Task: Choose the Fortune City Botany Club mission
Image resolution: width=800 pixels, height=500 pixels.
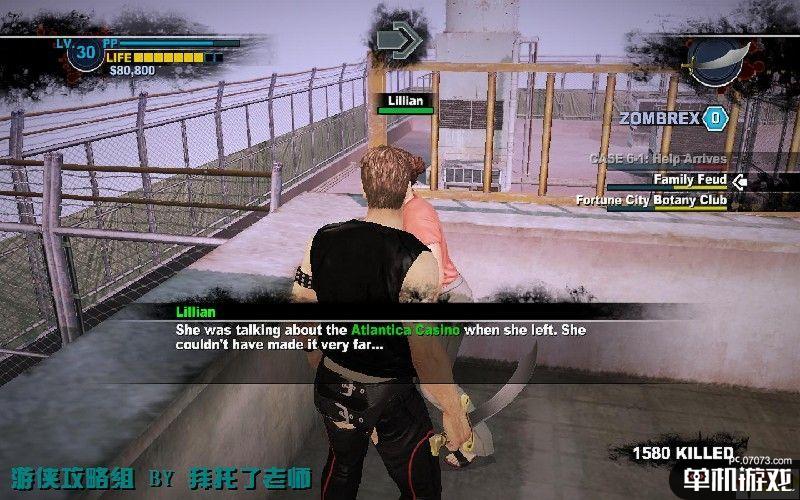Action: pos(651,200)
